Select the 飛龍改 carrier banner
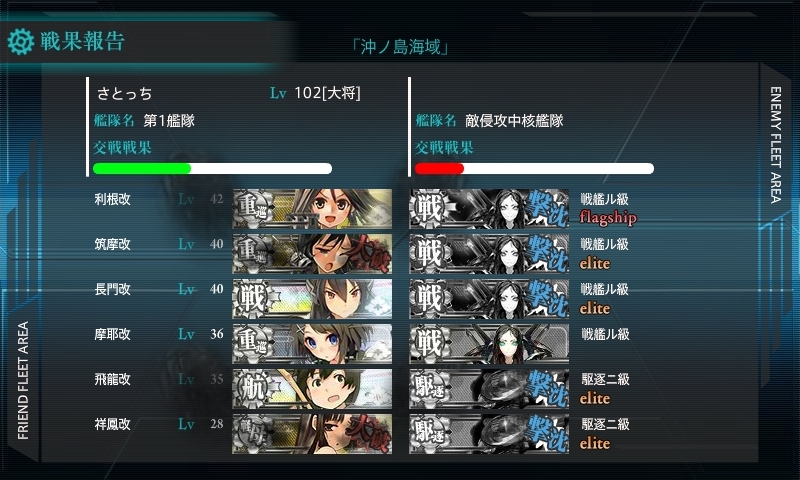The width and height of the screenshot is (800, 480). (312, 389)
